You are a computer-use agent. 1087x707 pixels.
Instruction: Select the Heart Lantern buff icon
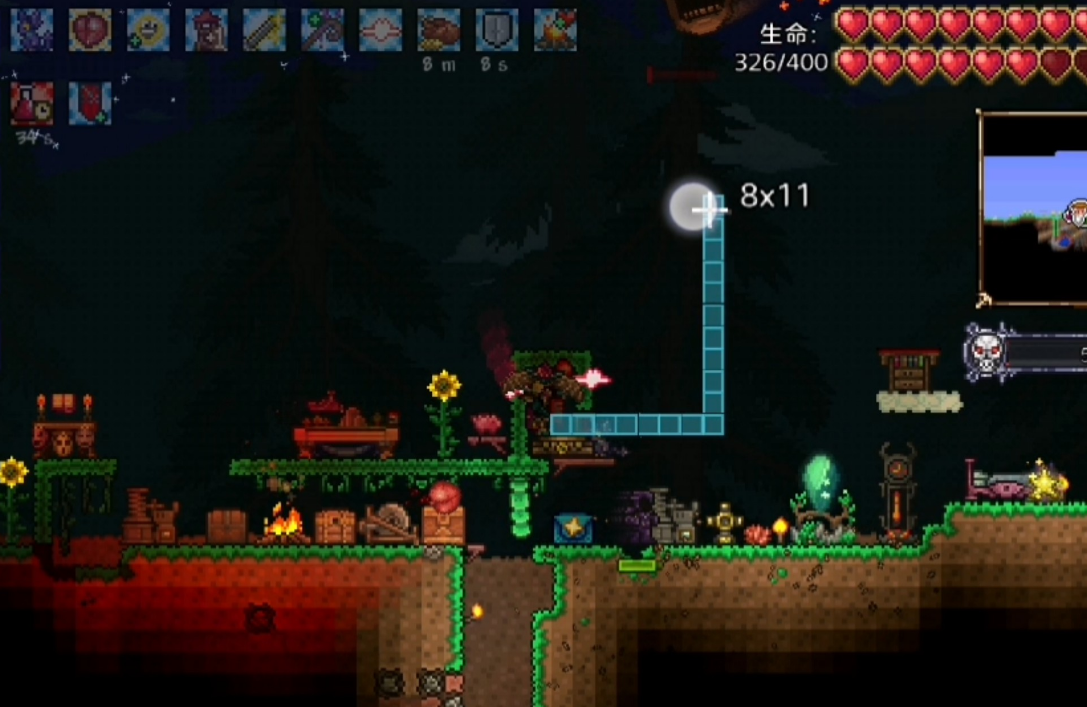tap(90, 30)
